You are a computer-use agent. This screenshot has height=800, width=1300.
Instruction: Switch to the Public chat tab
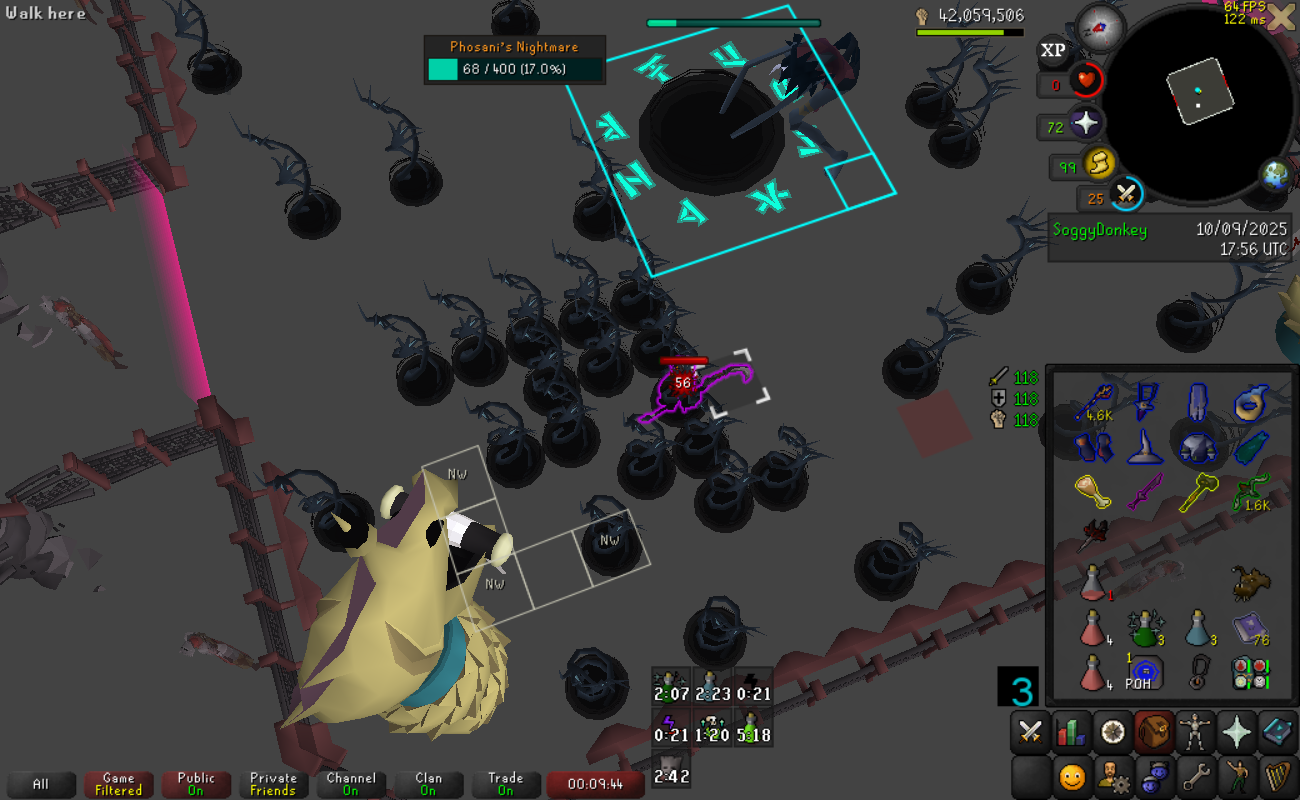click(196, 784)
